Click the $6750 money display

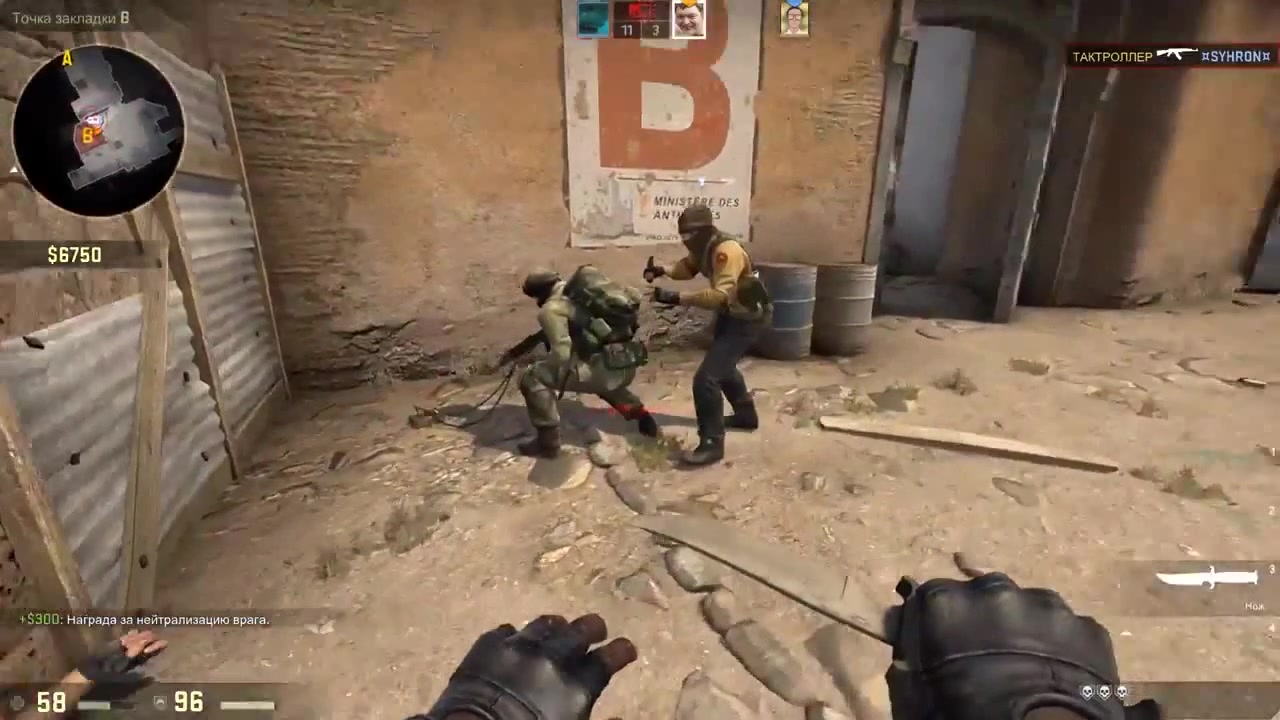74,255
